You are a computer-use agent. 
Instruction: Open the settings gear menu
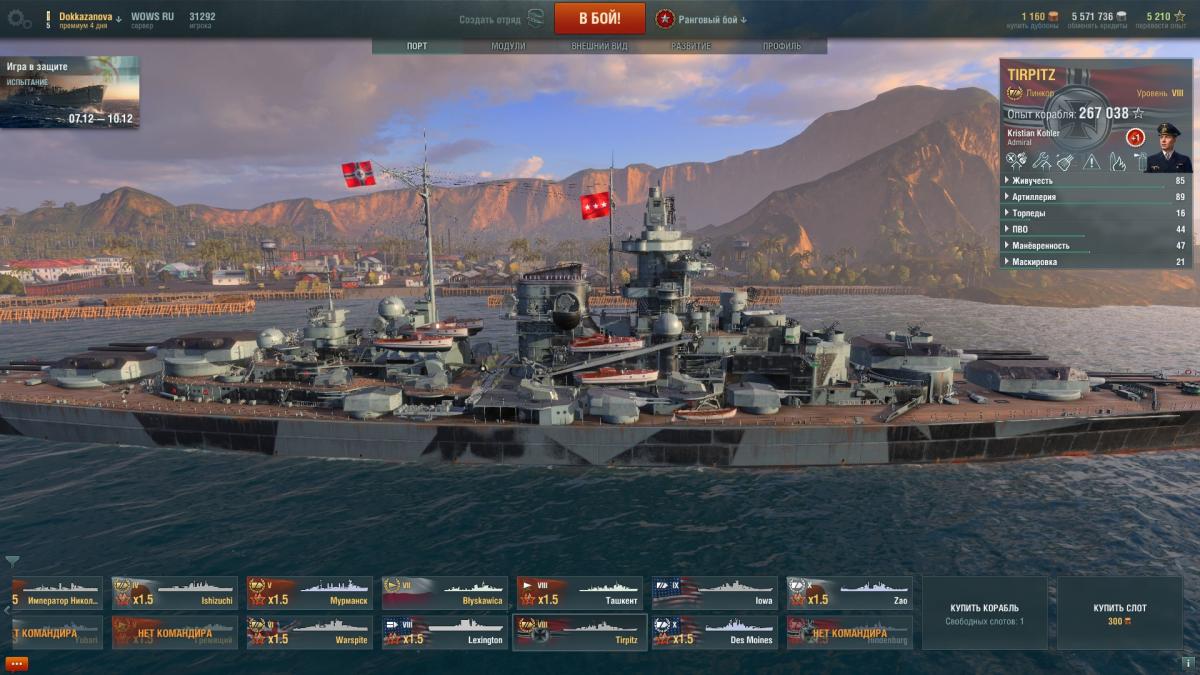[18, 17]
